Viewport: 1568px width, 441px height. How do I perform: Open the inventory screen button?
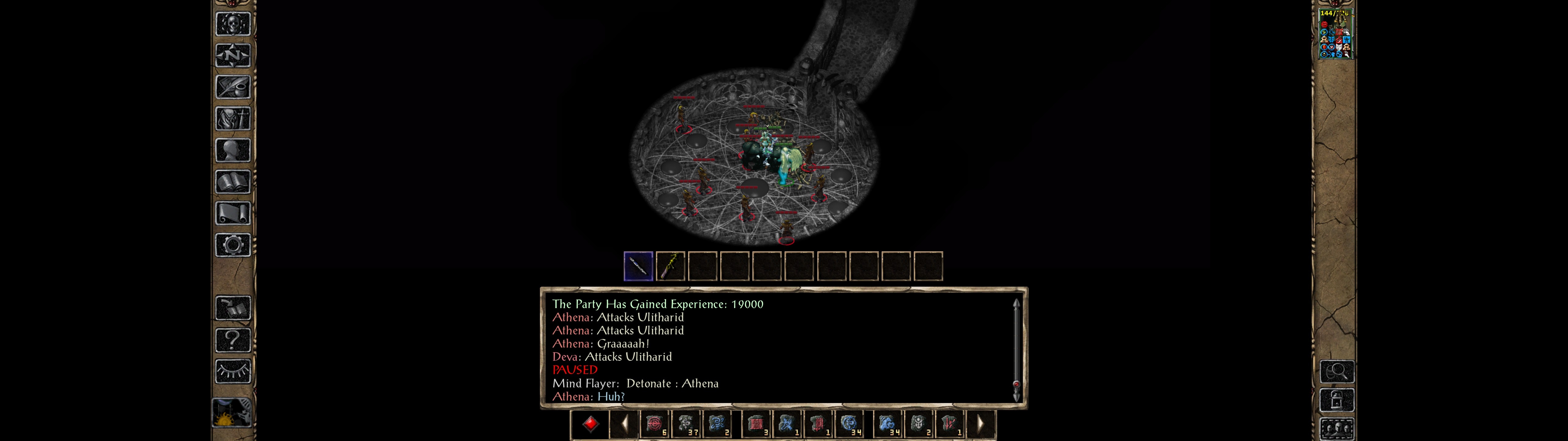233,118
